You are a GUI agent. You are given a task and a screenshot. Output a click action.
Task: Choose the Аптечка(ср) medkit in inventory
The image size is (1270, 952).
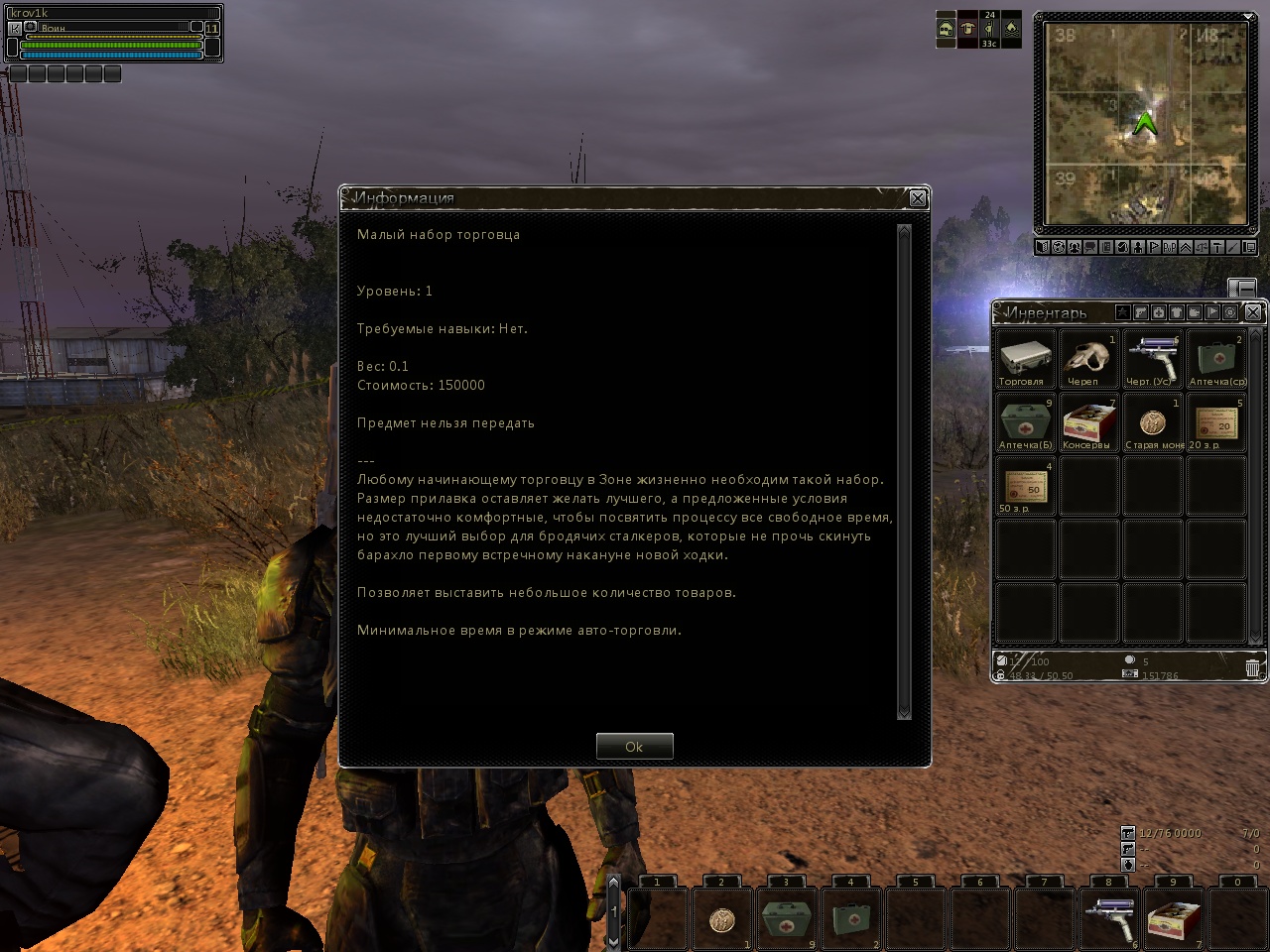(1215, 359)
